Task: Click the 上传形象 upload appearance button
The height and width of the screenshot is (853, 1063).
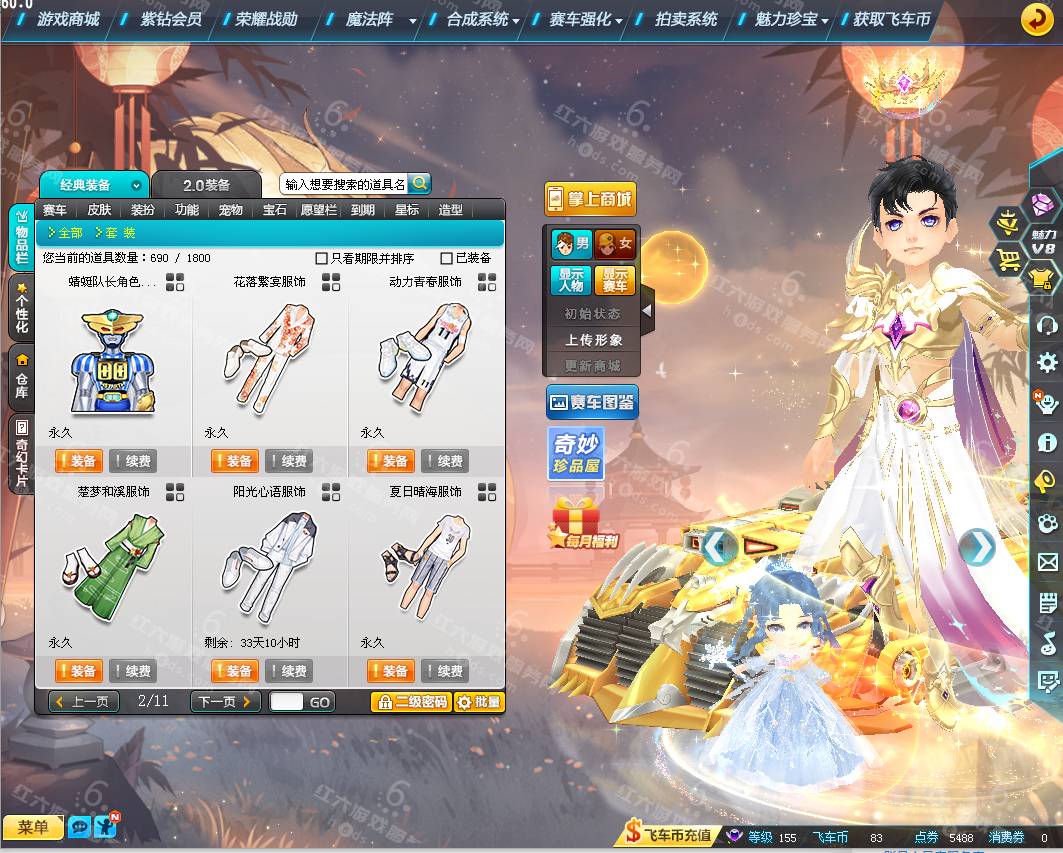Action: pyautogui.click(x=594, y=340)
